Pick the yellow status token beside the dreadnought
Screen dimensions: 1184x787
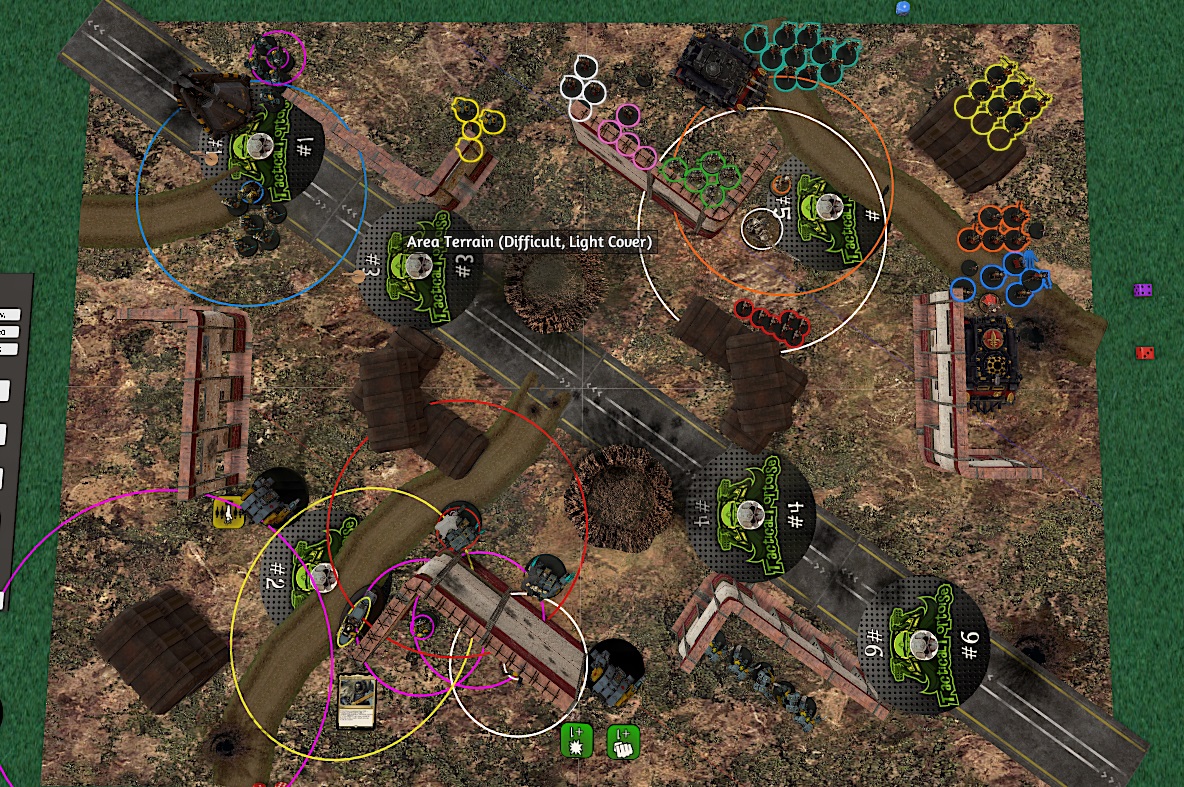[229, 513]
